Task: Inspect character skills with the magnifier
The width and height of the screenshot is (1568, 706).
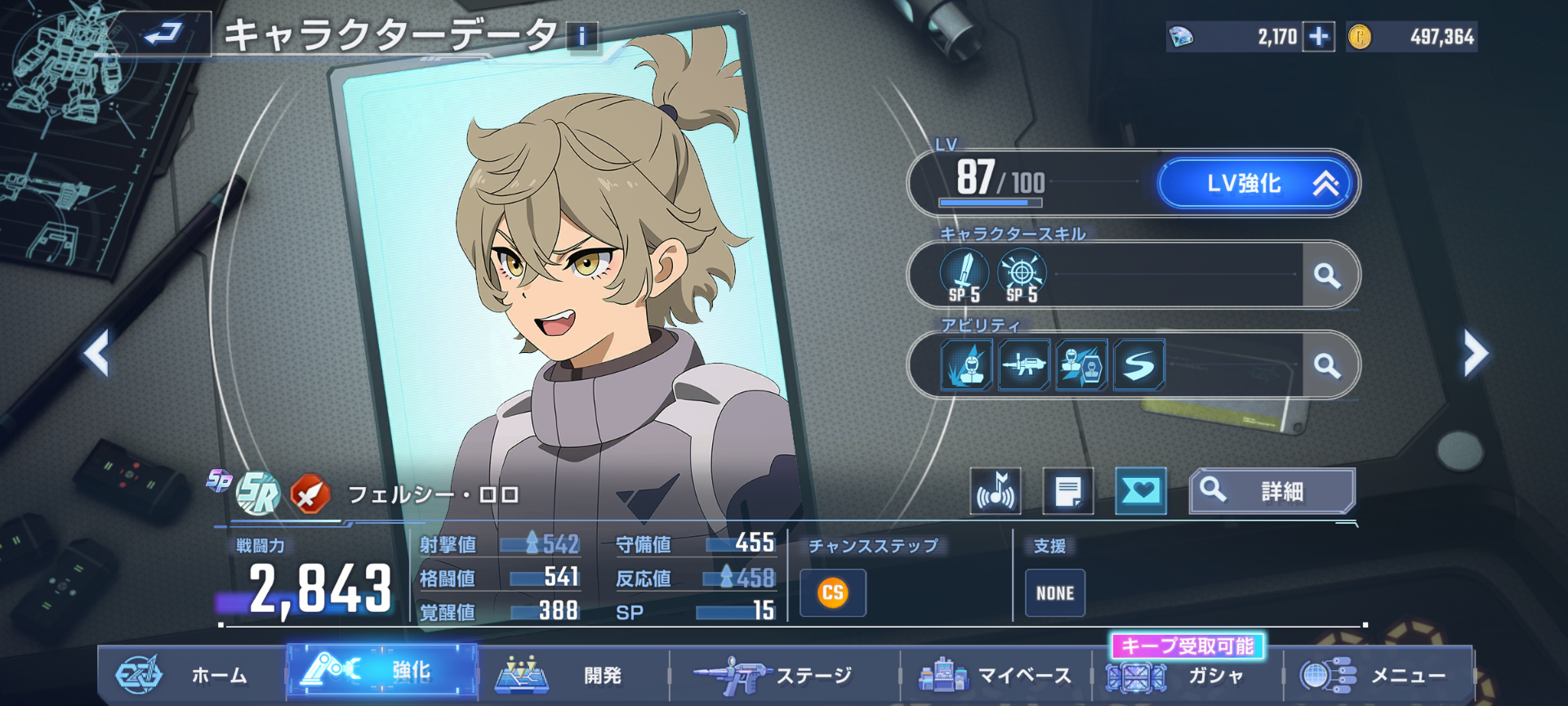Action: coord(1328,275)
